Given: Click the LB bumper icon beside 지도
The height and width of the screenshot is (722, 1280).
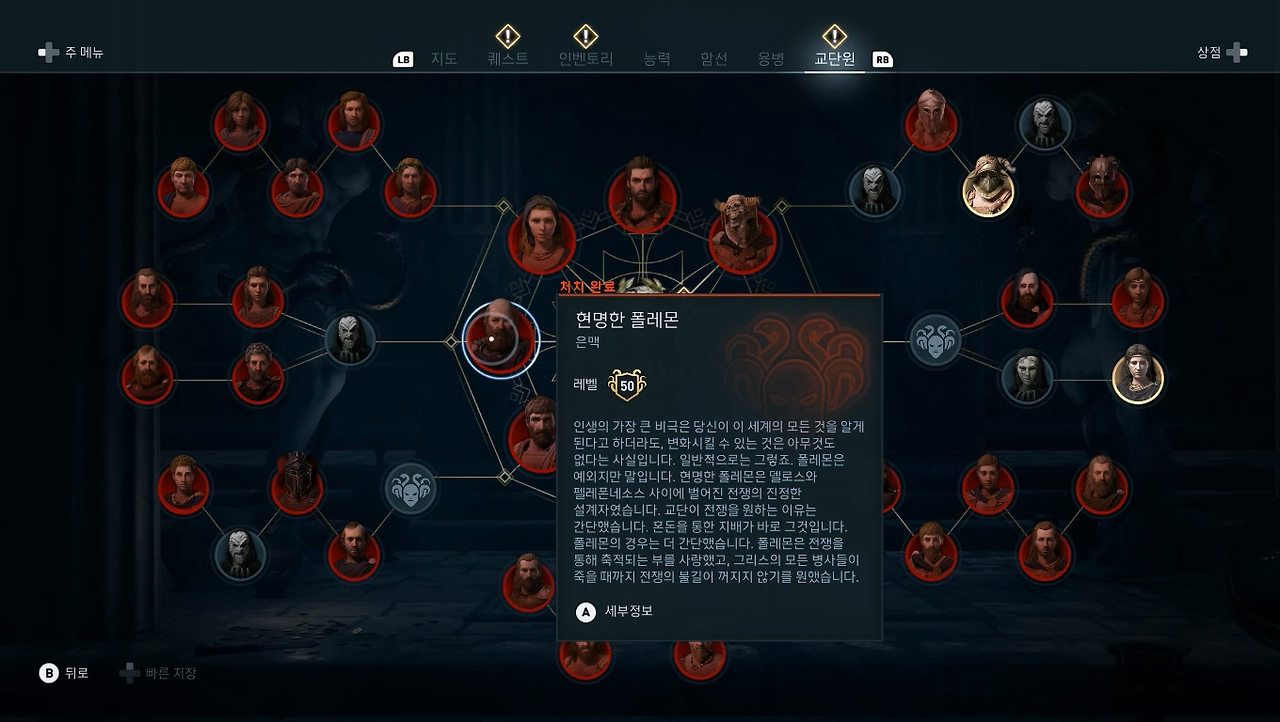Looking at the screenshot, I should pyautogui.click(x=402, y=59).
